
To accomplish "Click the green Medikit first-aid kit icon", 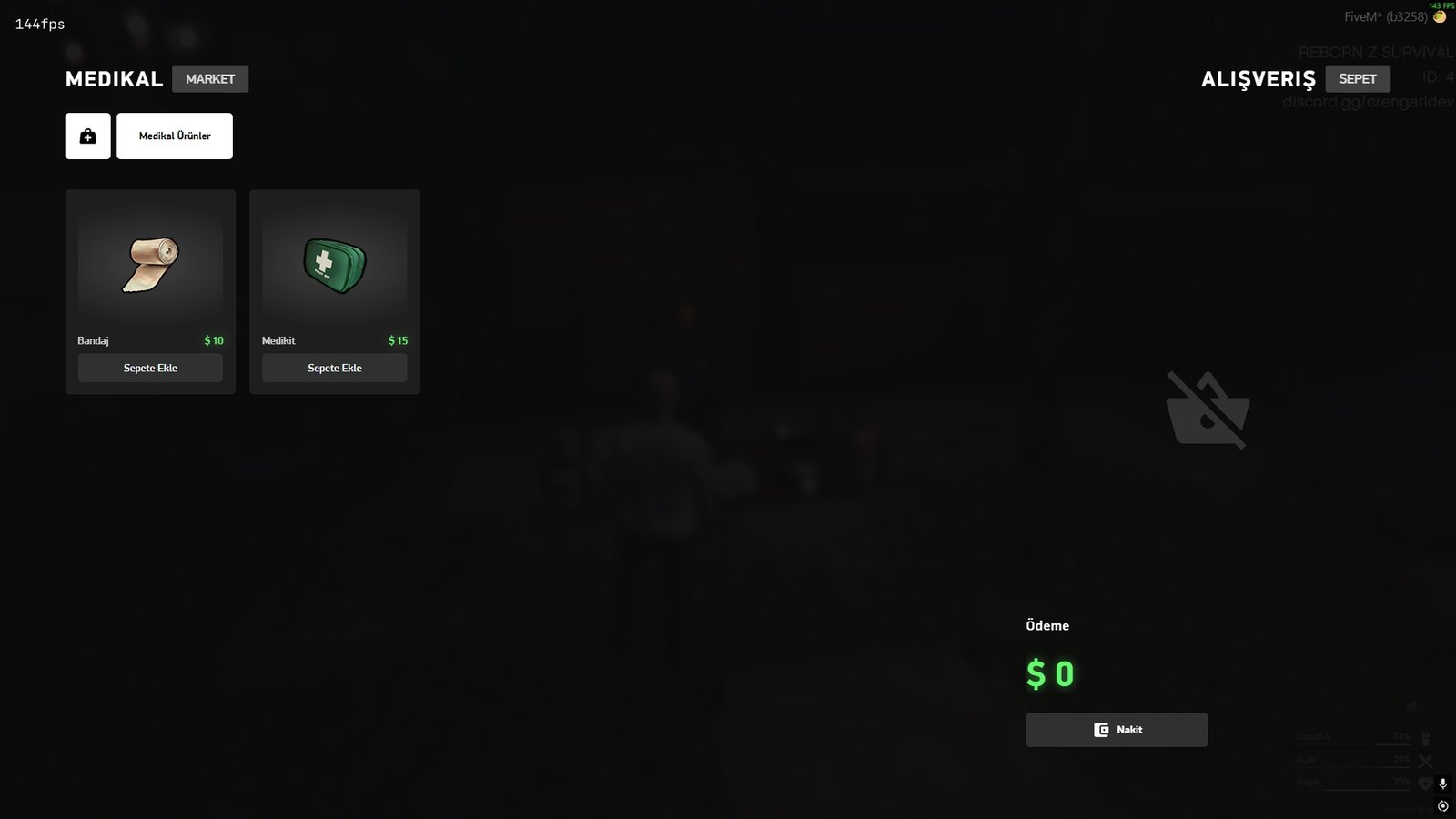I will pos(333,265).
